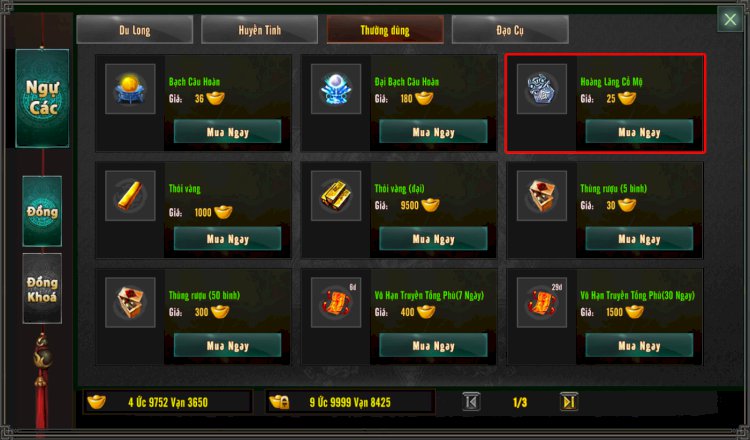
Task: Close the shop window
Action: [730, 19]
